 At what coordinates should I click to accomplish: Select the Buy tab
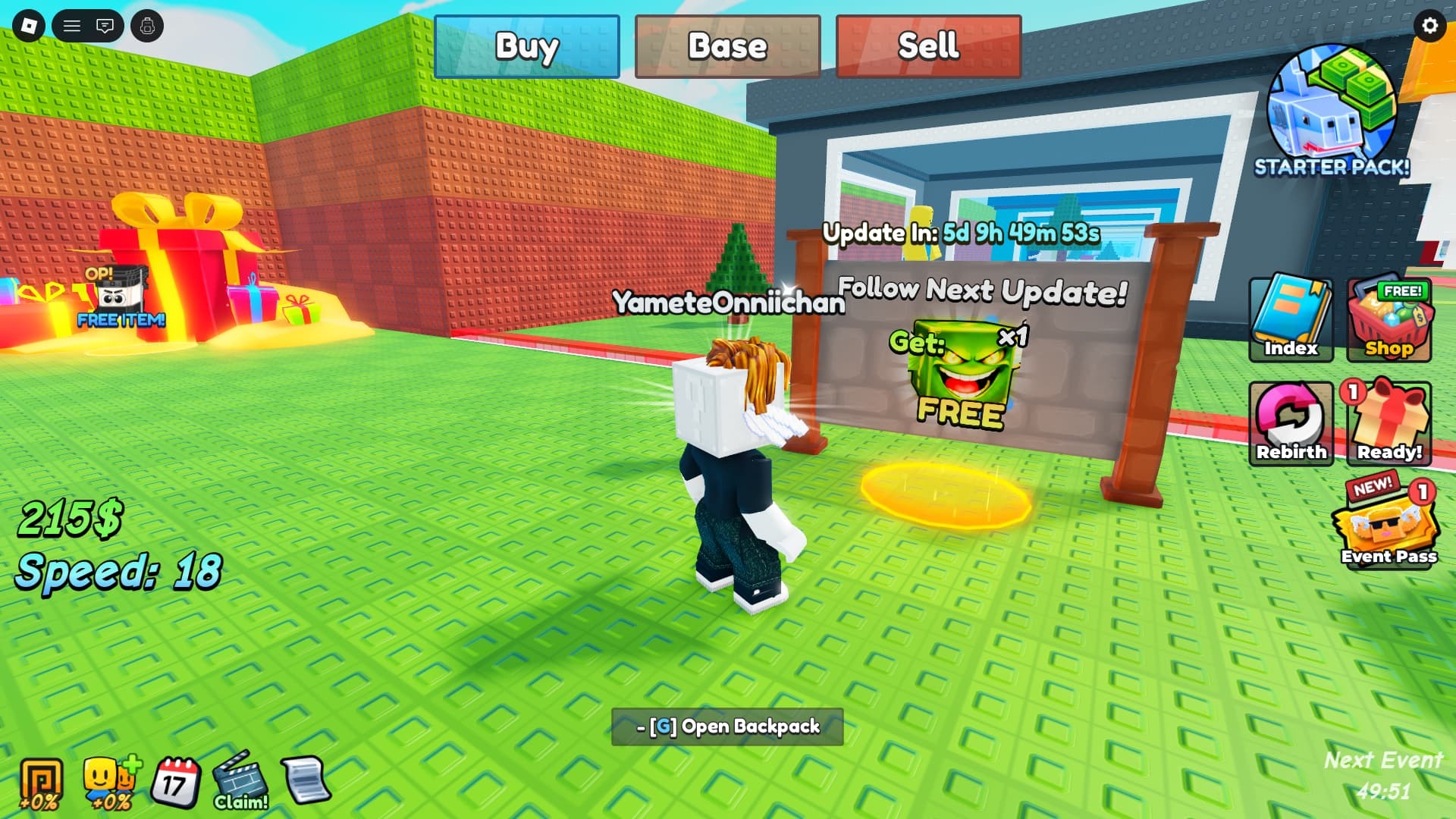point(526,47)
